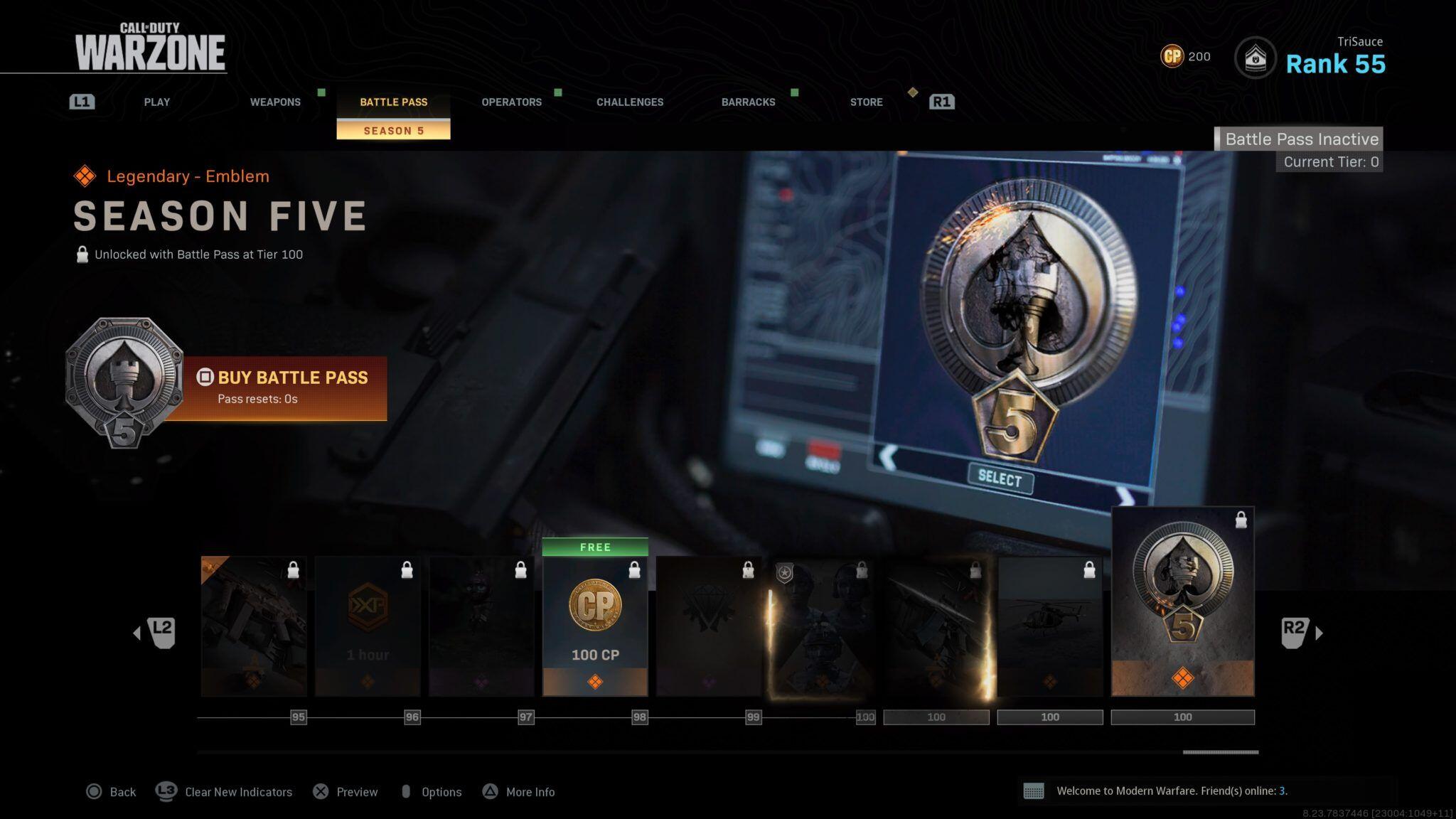The width and height of the screenshot is (1456, 819).
Task: Click the COD Points balance
Action: click(1185, 56)
